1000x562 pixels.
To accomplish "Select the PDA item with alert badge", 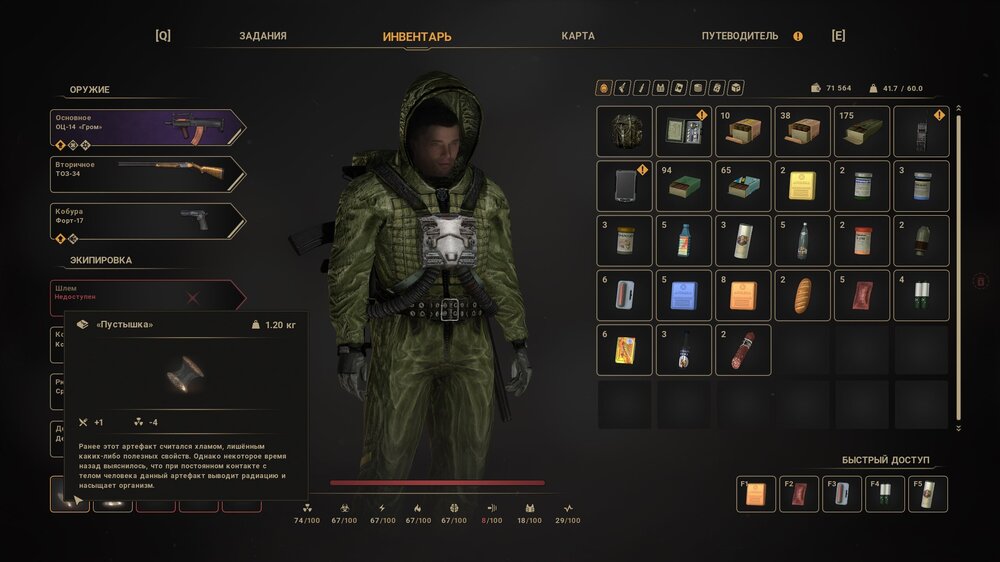I will click(x=625, y=185).
